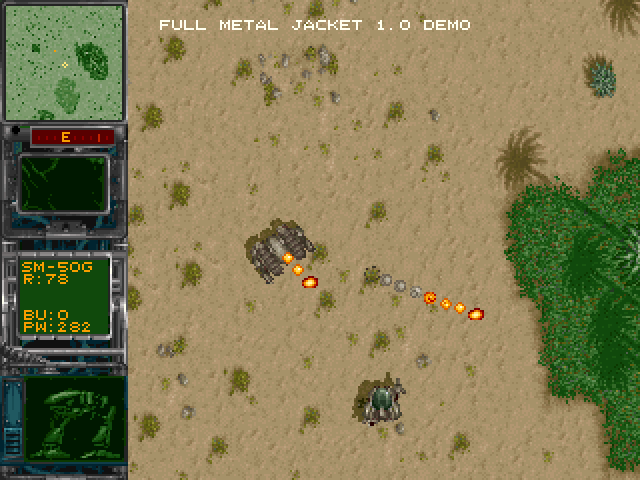
Task: Click the terrain minimap
Action: pos(64,60)
